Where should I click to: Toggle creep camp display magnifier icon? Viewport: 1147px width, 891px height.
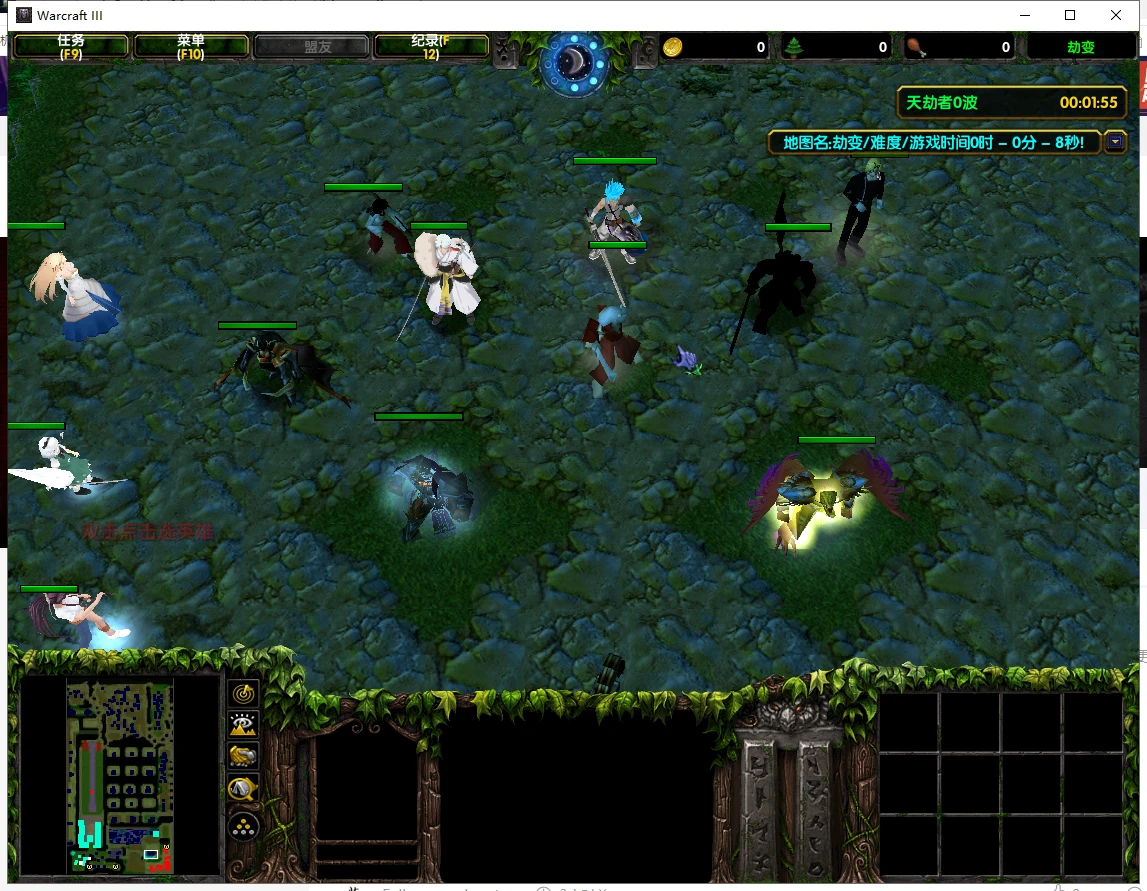click(244, 790)
